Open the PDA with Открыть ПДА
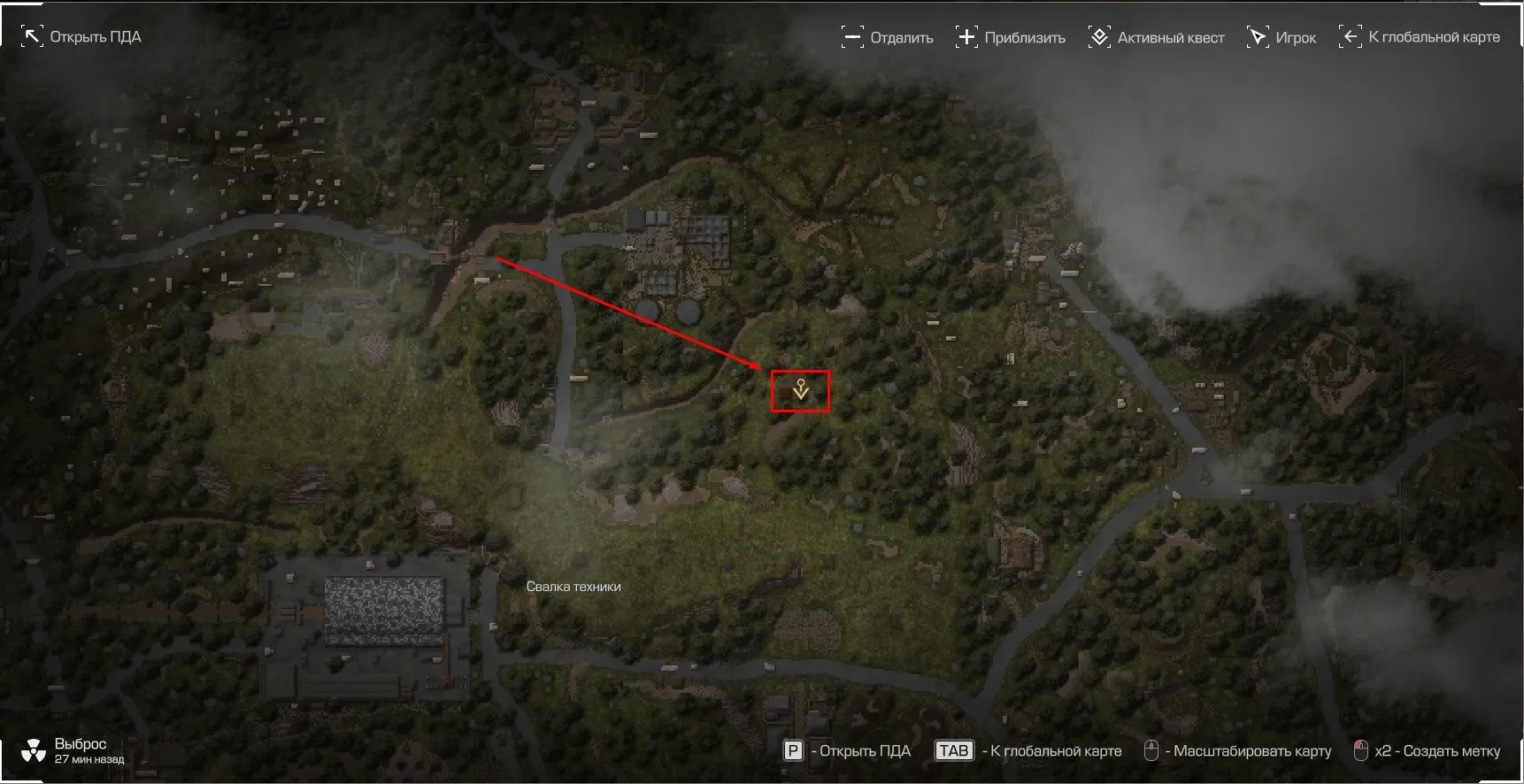 (x=81, y=37)
